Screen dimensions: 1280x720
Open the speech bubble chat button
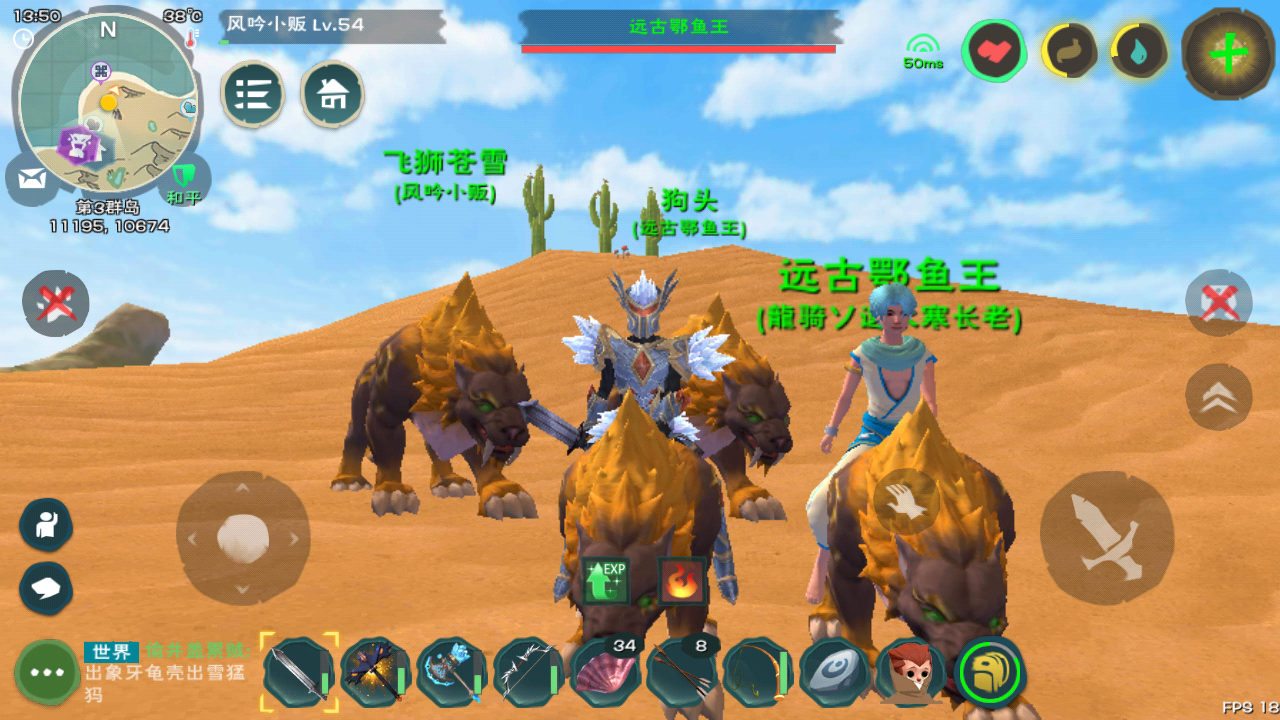tap(46, 588)
